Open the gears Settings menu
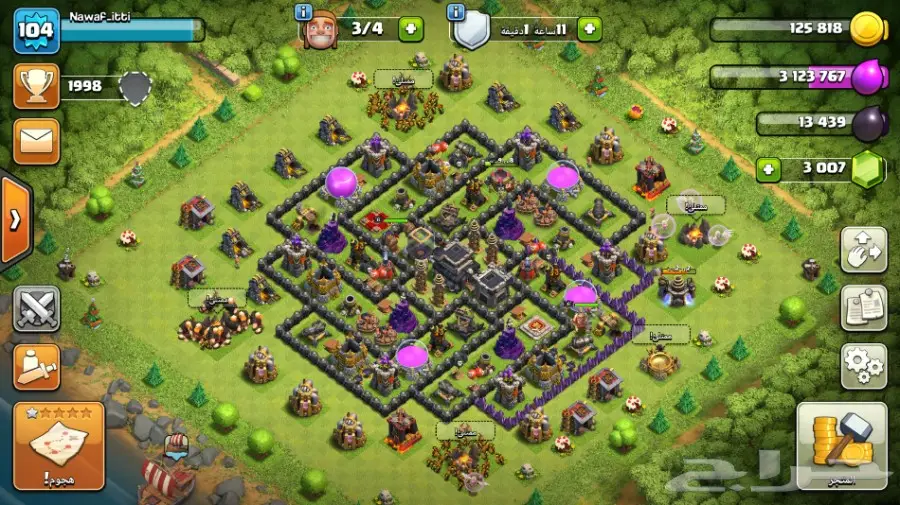The height and width of the screenshot is (505, 900). pyautogui.click(x=863, y=366)
